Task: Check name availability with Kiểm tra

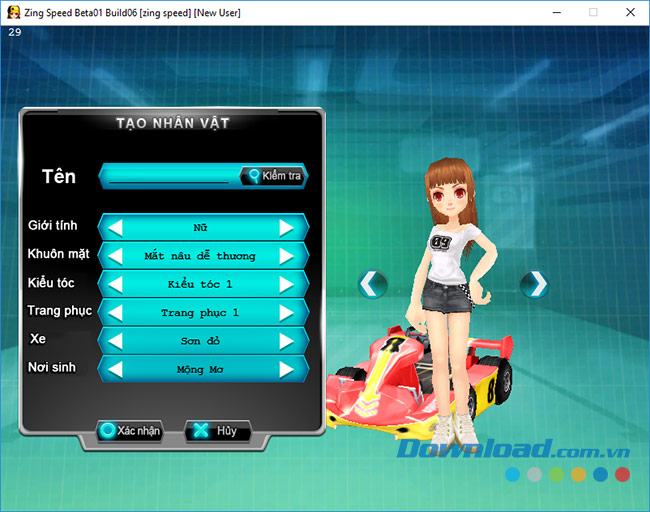Action: tap(273, 176)
